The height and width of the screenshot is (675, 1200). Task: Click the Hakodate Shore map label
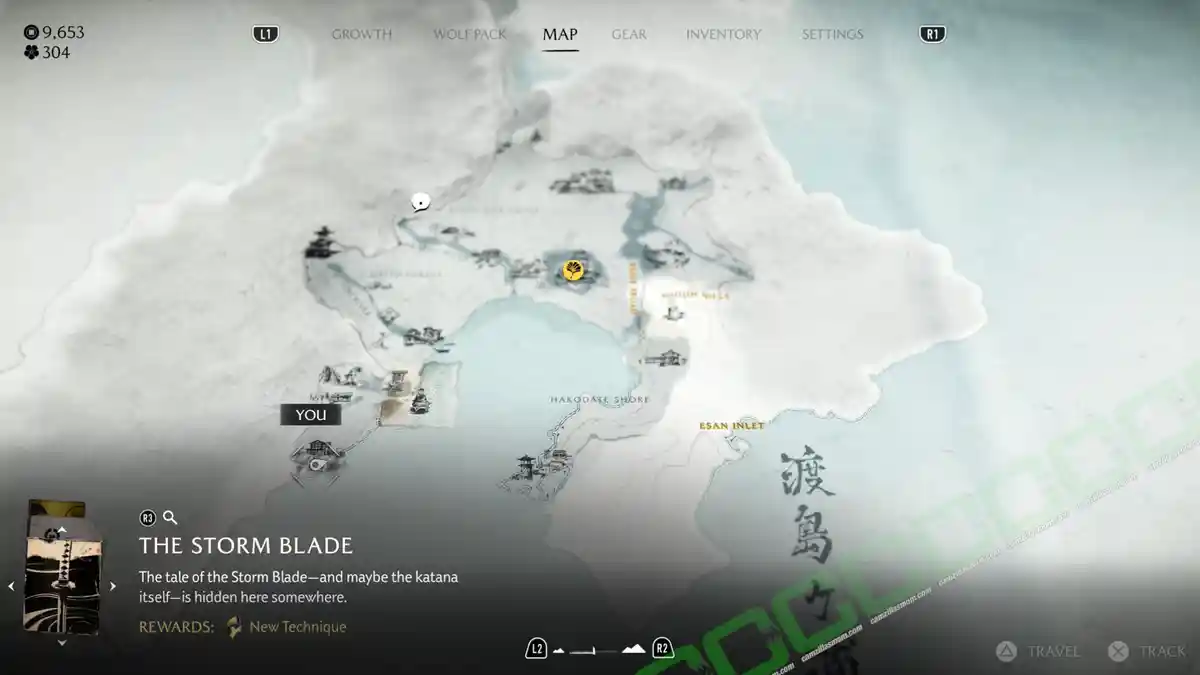pyautogui.click(x=599, y=399)
